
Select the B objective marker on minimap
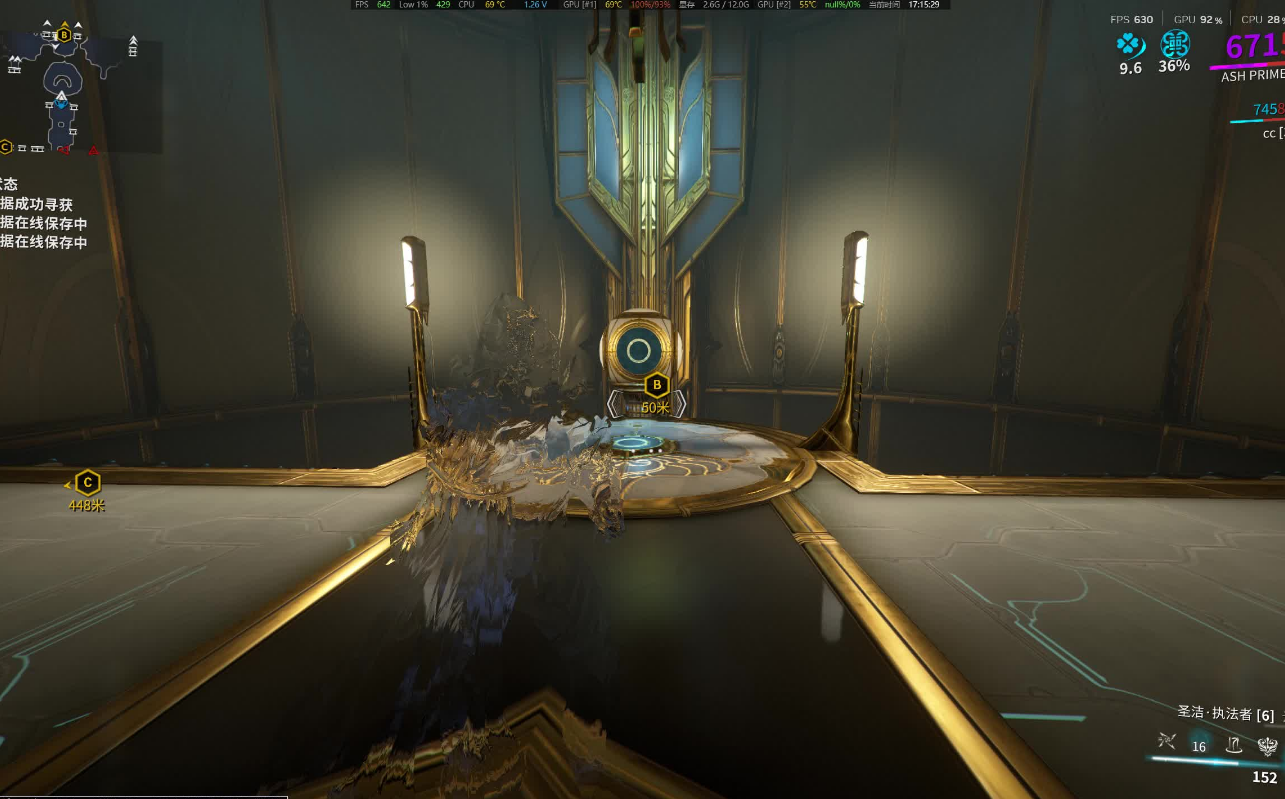pyautogui.click(x=64, y=35)
